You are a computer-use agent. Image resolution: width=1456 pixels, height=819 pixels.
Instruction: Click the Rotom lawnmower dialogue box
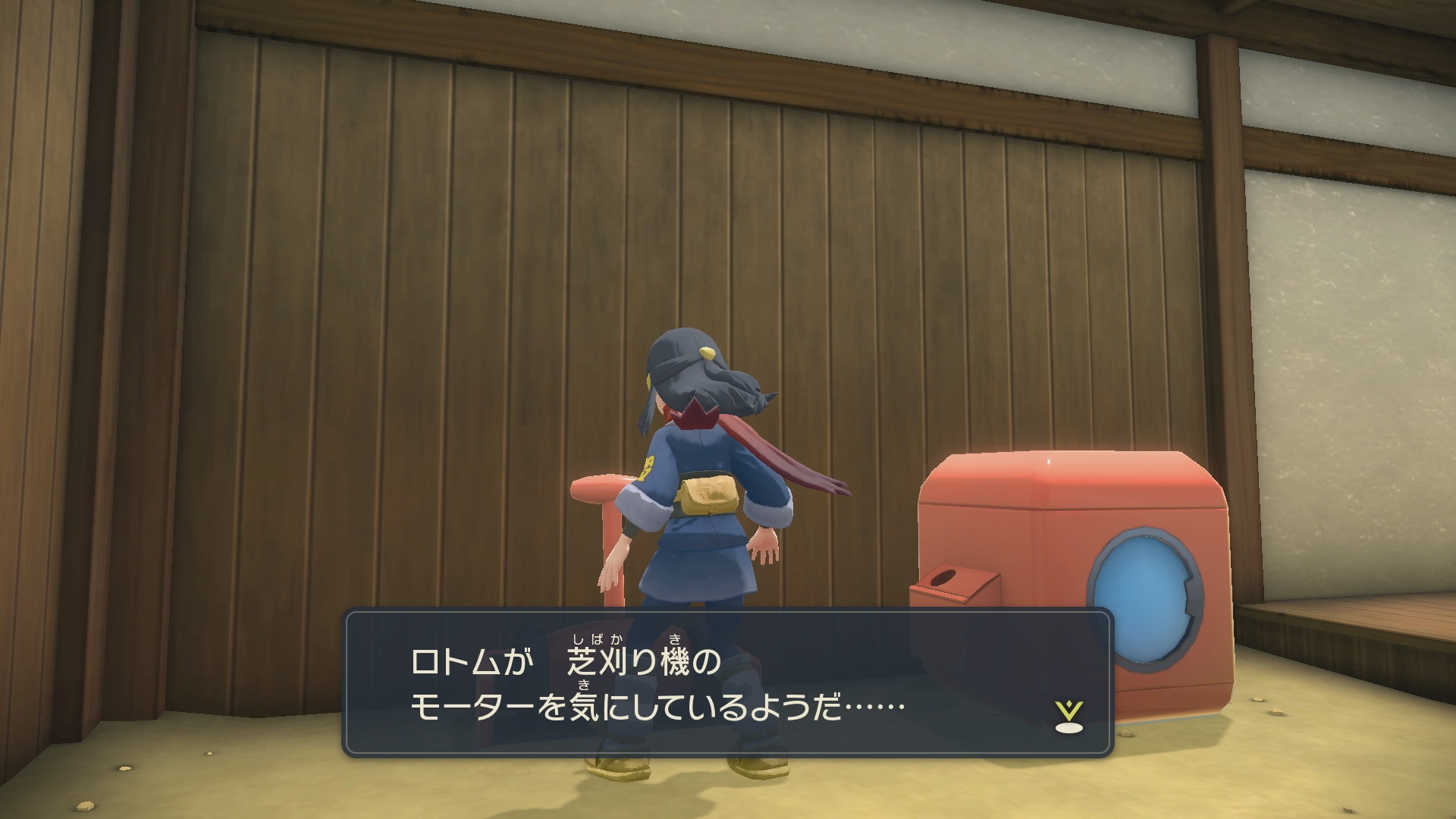728,682
